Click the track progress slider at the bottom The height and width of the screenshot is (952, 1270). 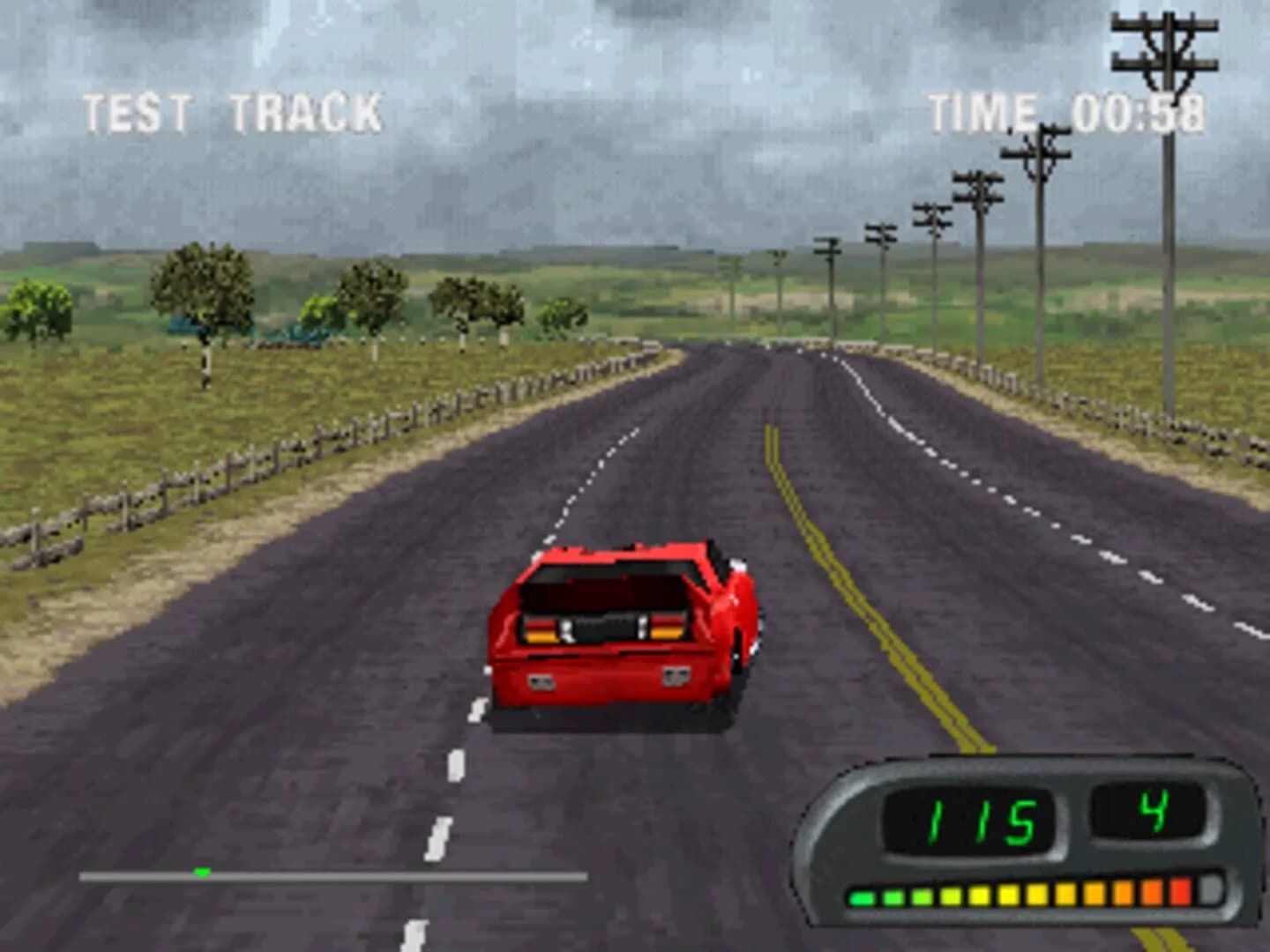click(335, 875)
